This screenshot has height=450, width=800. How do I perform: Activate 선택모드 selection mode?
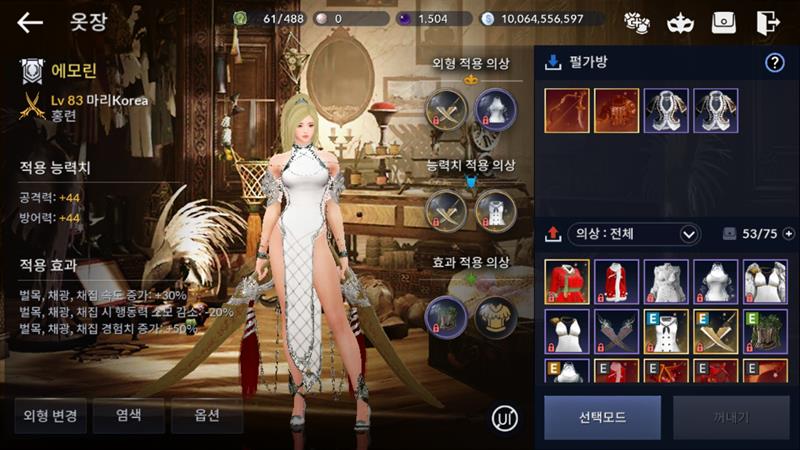point(602,417)
